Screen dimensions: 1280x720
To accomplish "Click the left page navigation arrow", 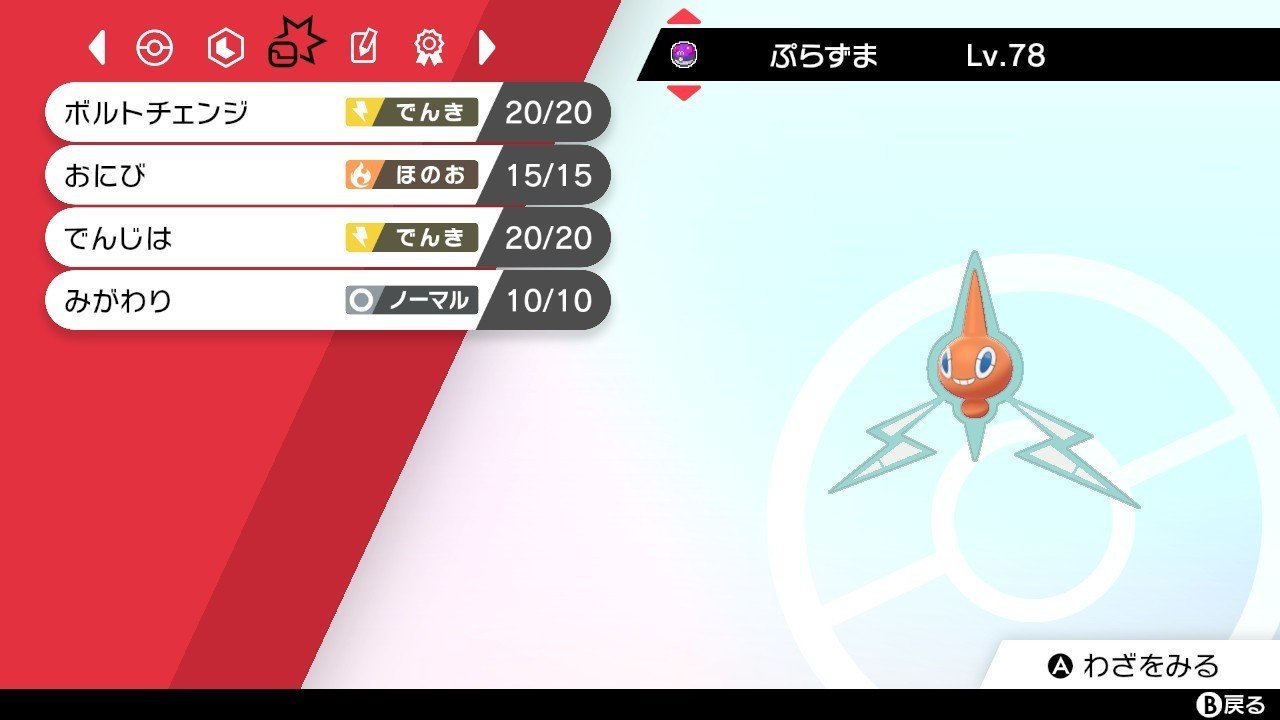I will click(95, 46).
